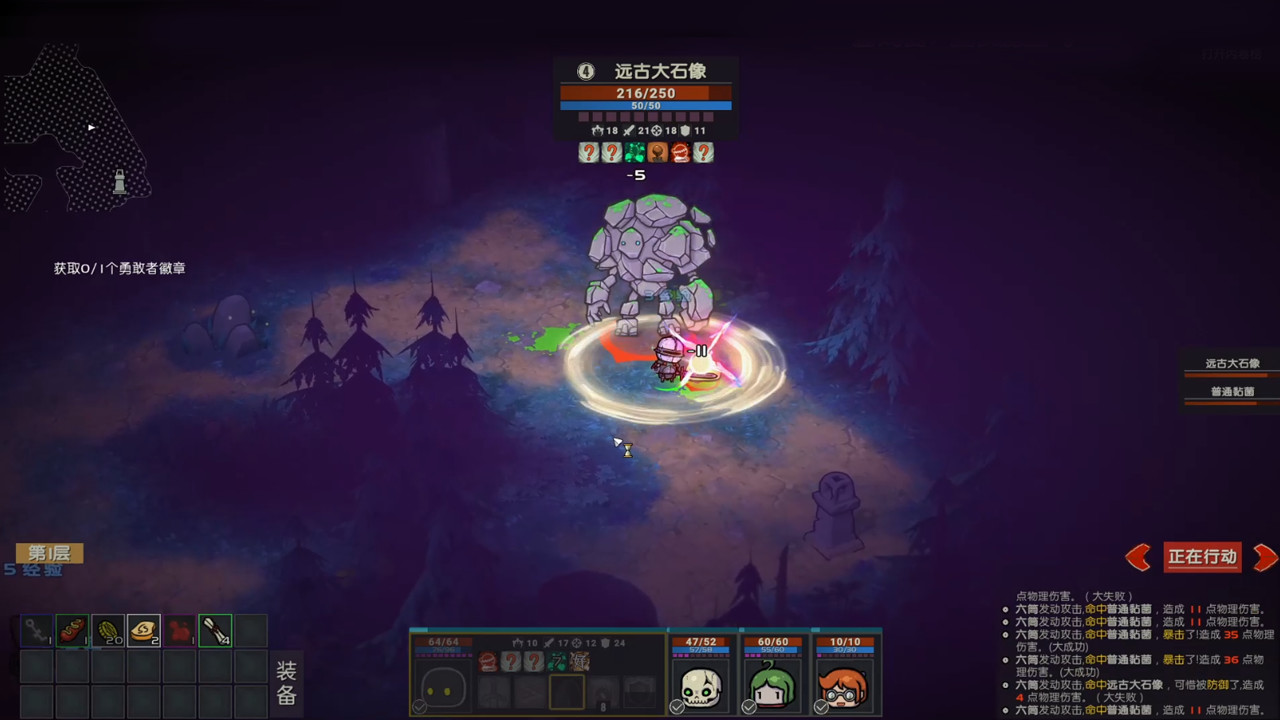Click the 获取勇敢者徽章 objective tracker
Viewport: 1280px width, 720px height.
pyautogui.click(x=120, y=268)
